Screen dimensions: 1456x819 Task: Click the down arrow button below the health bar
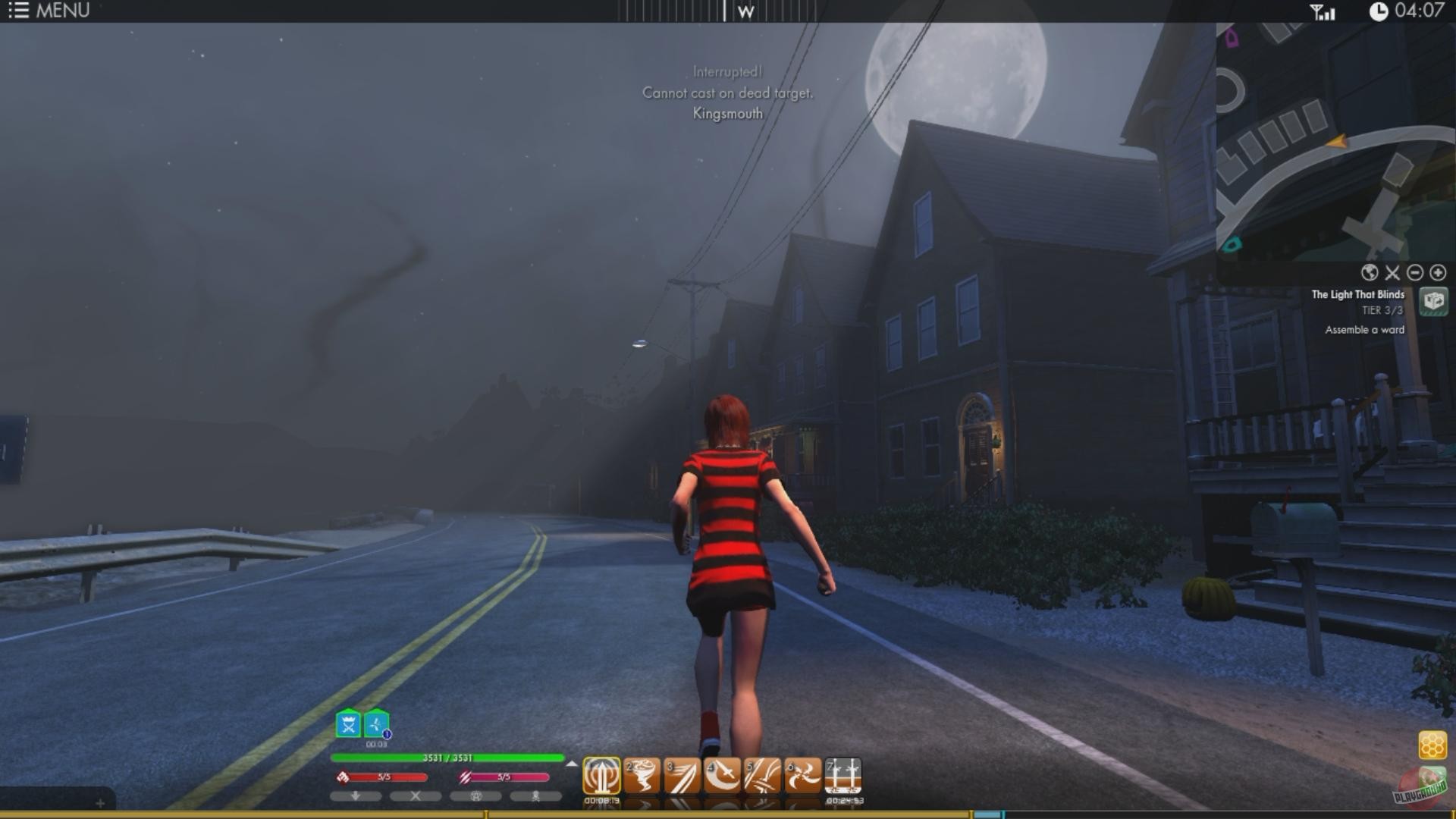coord(355,796)
